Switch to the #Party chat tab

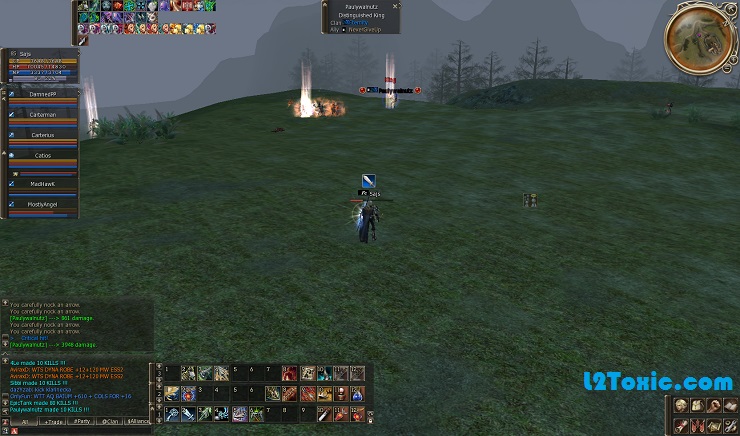coord(81,422)
